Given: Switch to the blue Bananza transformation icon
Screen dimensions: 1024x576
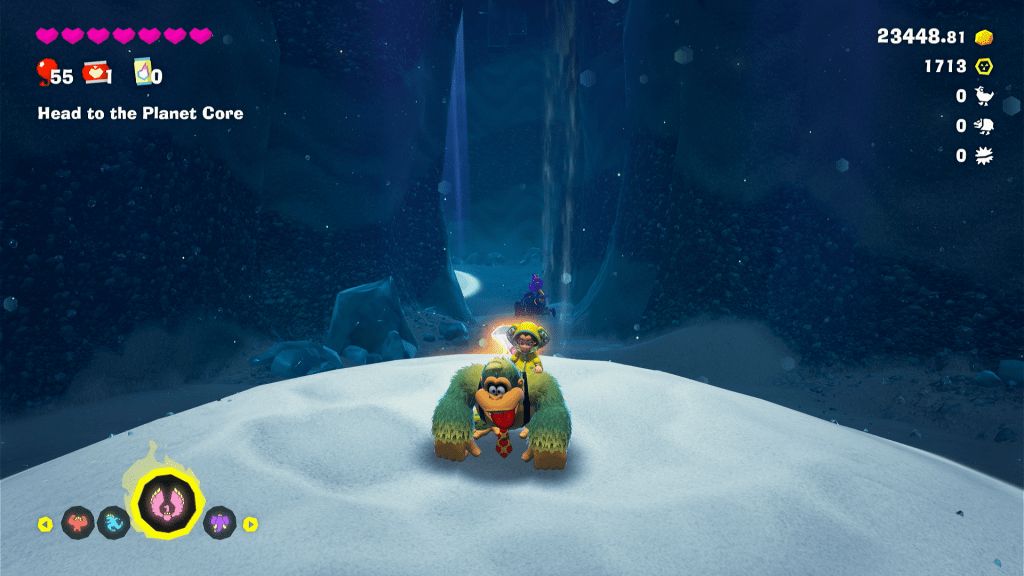Looking at the screenshot, I should (x=113, y=522).
